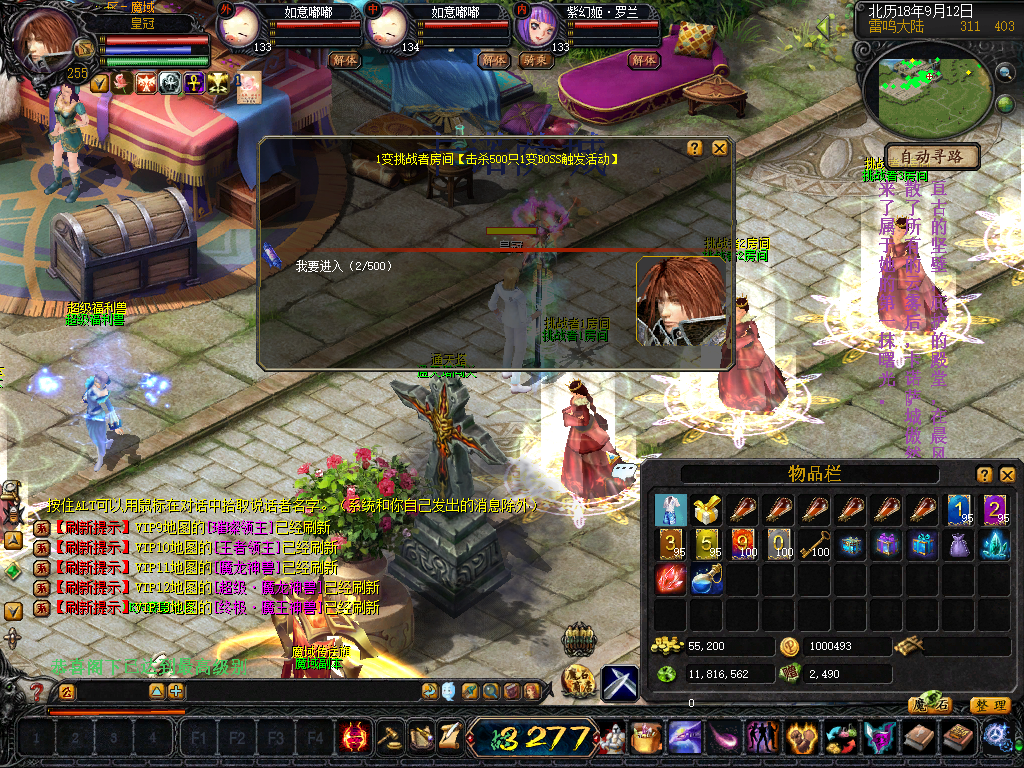Click the 整理 sort button
The image size is (1024, 768).
point(989,705)
